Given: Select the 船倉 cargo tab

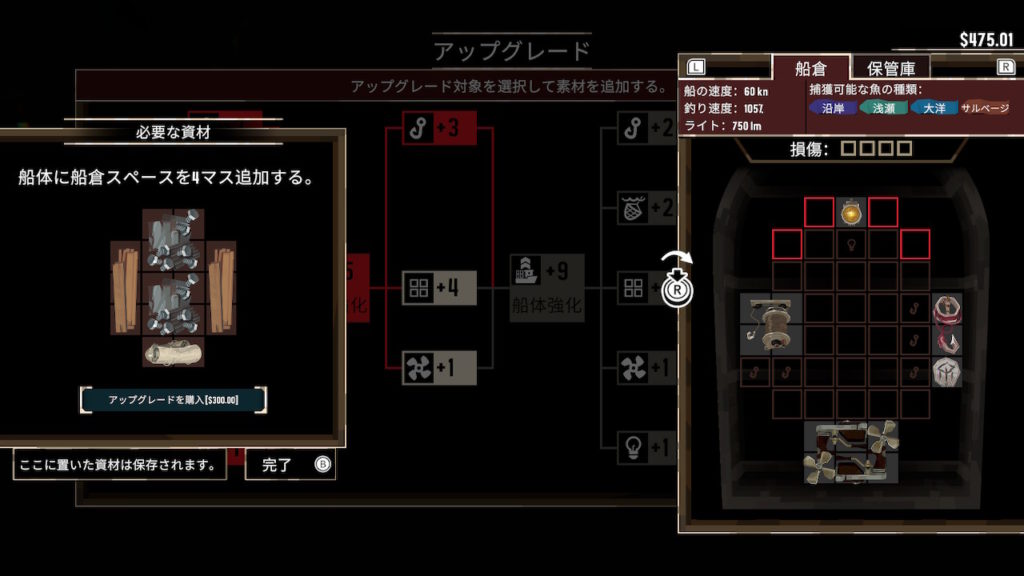Looking at the screenshot, I should click(810, 68).
